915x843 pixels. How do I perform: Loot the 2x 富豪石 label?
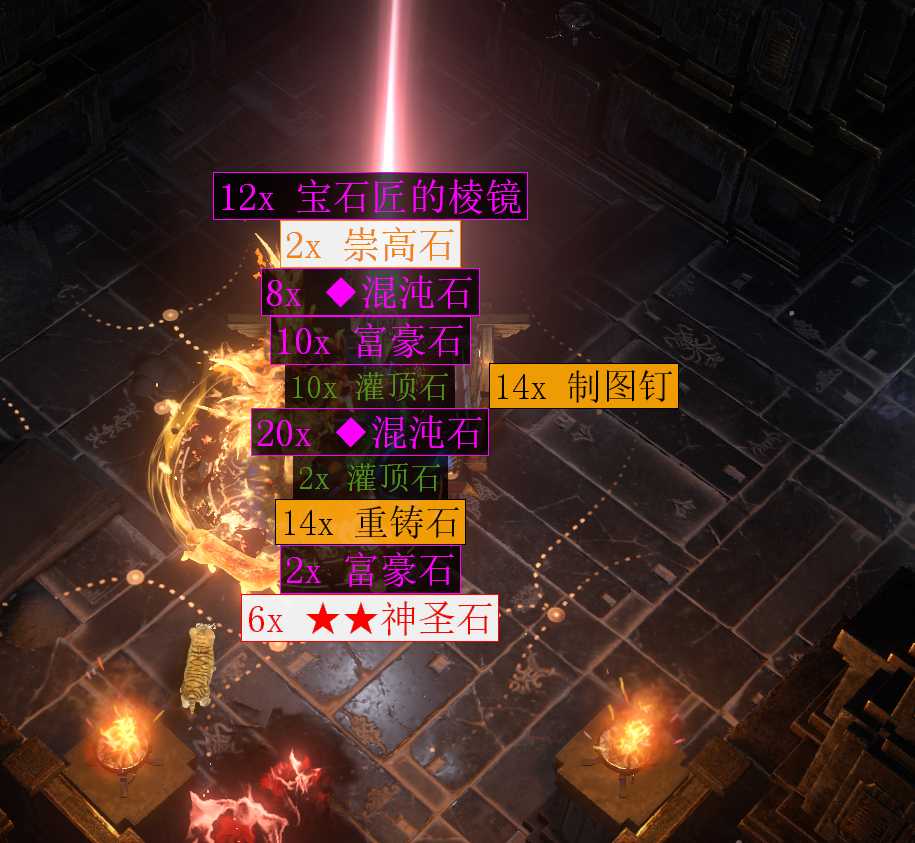370,570
